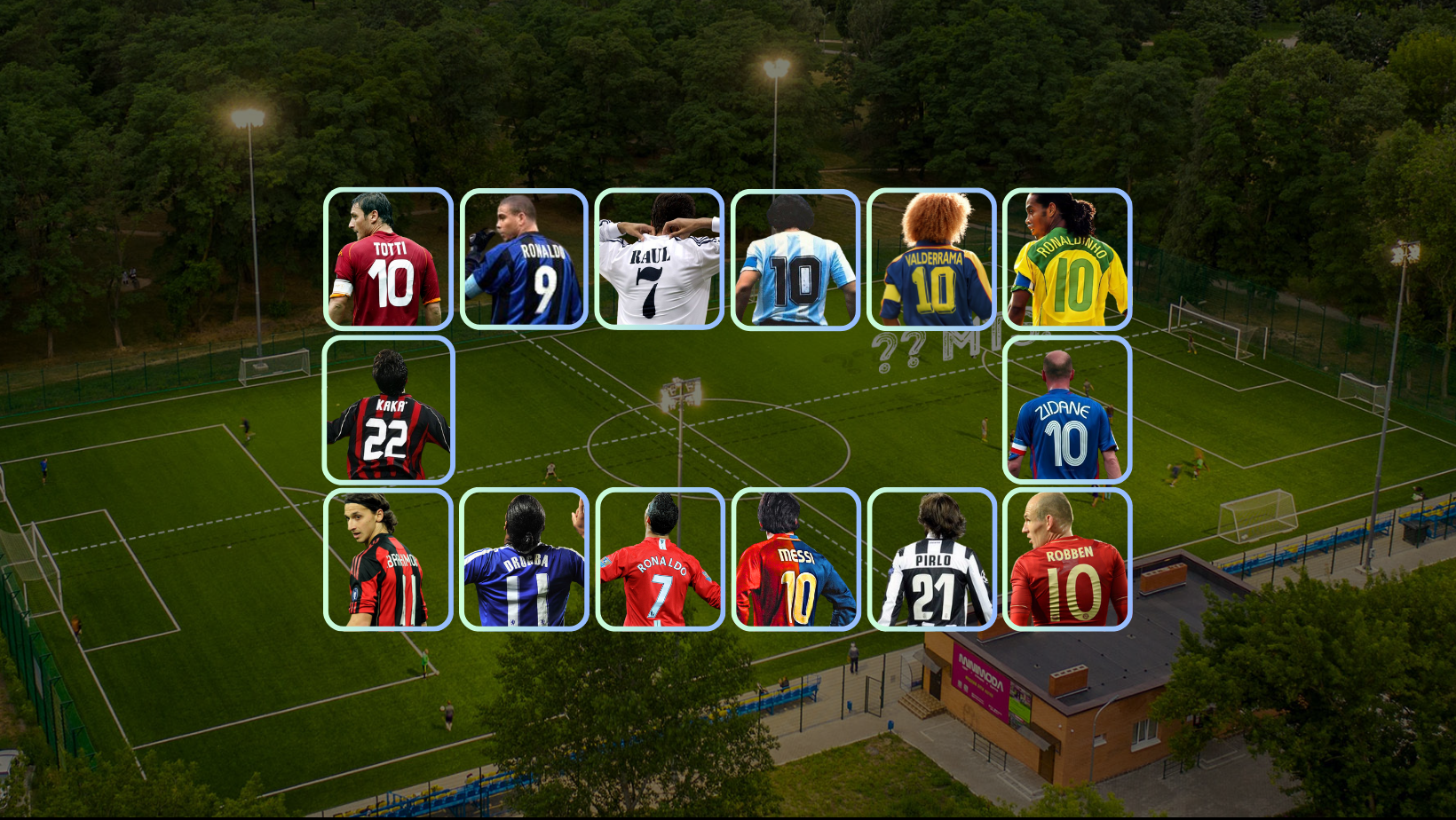Select the Argentina striped number 10 card
This screenshot has height=820, width=1456.
[795, 259]
